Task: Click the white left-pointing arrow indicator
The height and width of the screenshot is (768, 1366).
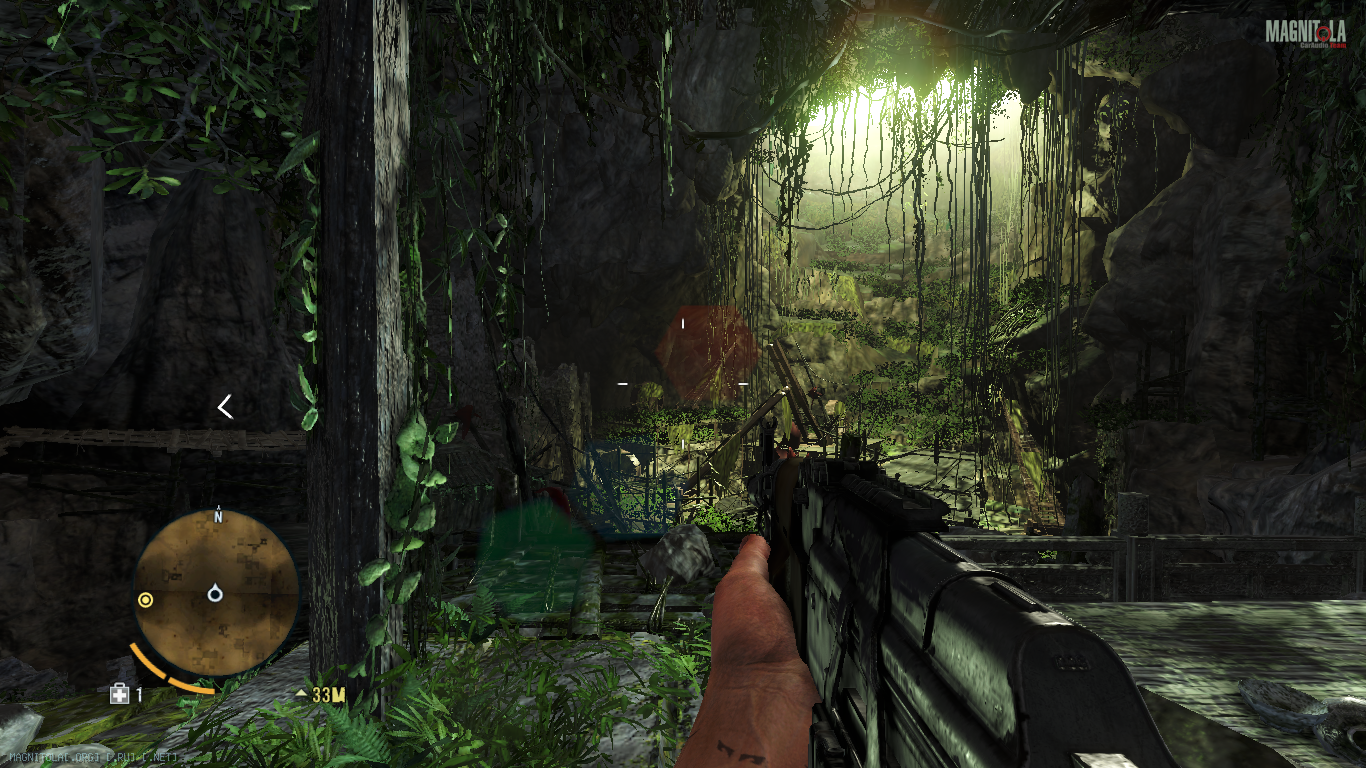Action: tap(225, 406)
